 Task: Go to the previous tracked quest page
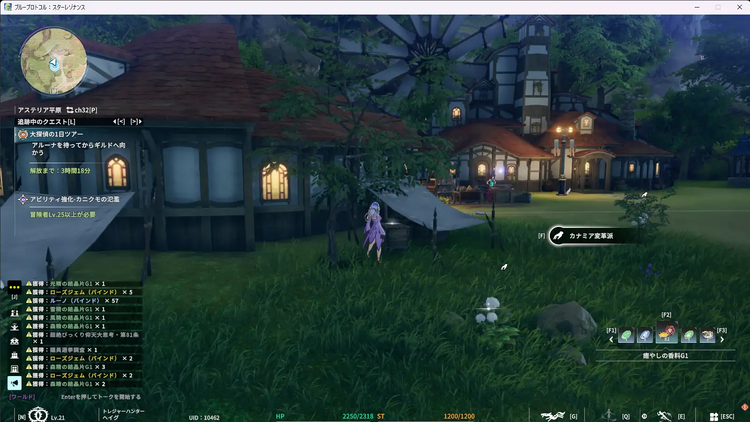119,121
